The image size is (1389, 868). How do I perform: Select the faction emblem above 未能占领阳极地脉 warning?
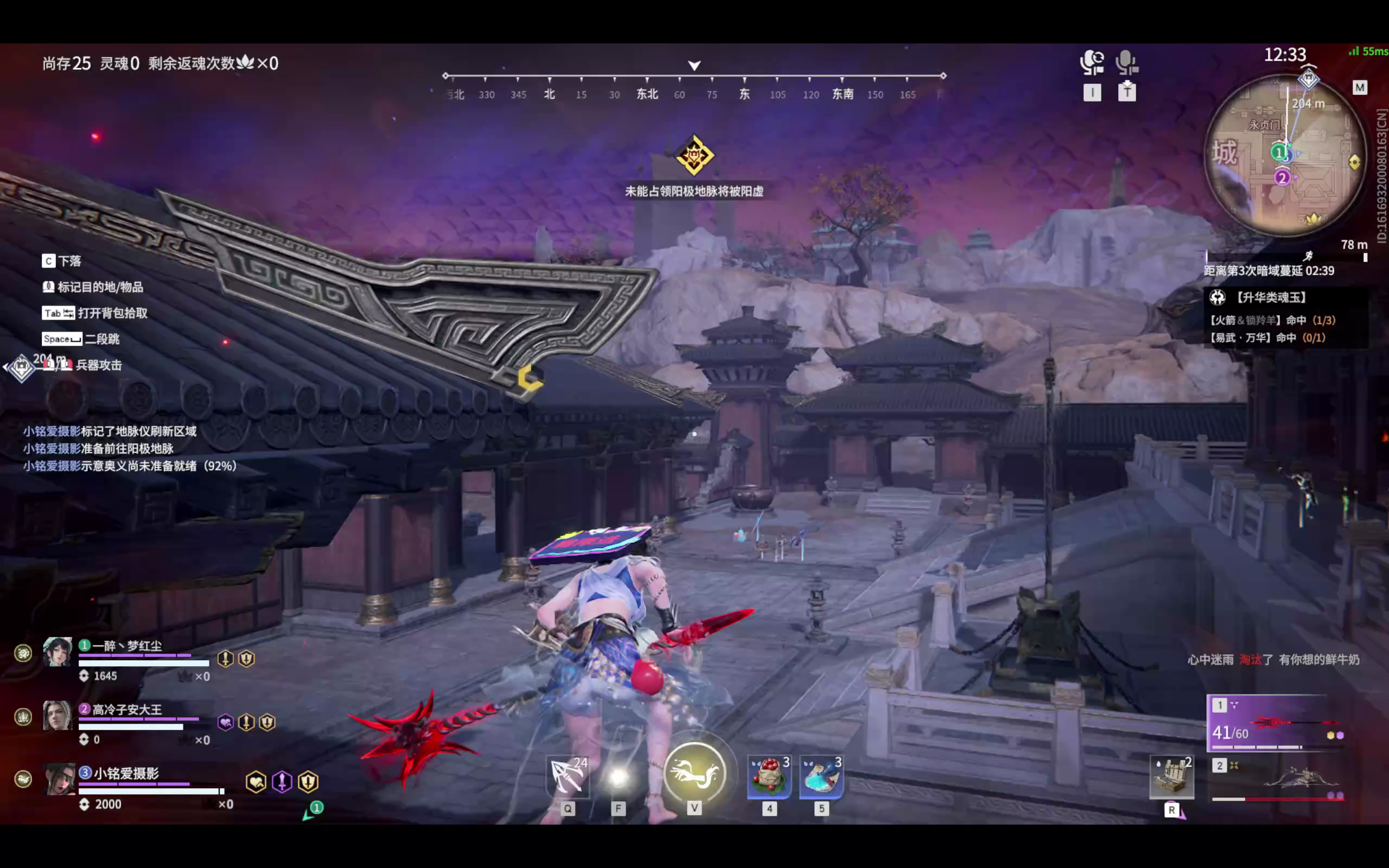click(x=694, y=157)
